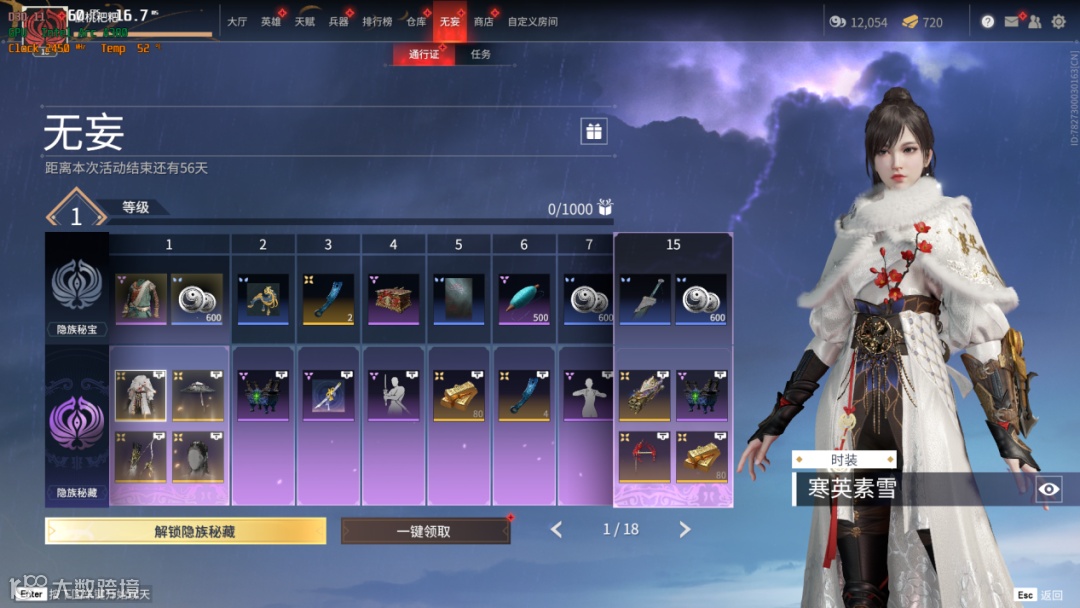This screenshot has width=1080, height=608.
Task: Claim all rewards with 一键领取
Action: coord(424,531)
